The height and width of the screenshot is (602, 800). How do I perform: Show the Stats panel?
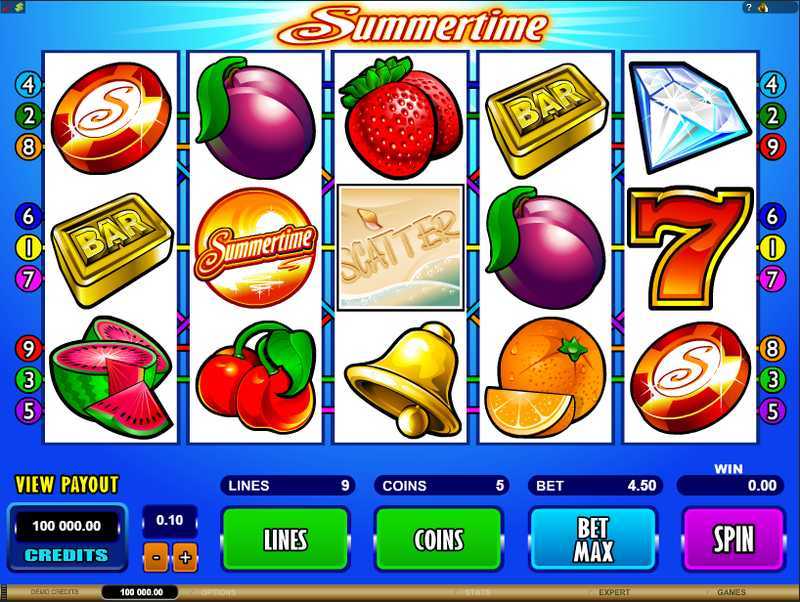pos(477,593)
